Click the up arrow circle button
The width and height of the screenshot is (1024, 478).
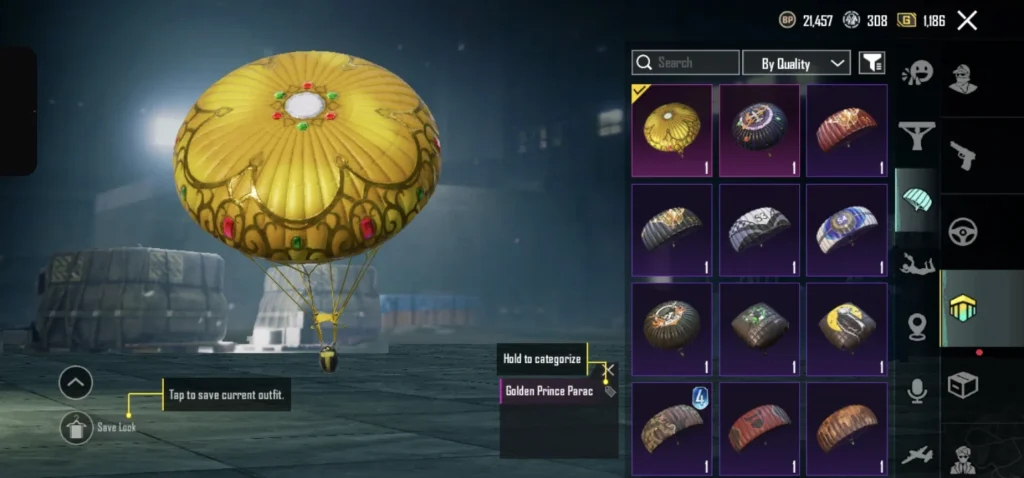(x=76, y=382)
